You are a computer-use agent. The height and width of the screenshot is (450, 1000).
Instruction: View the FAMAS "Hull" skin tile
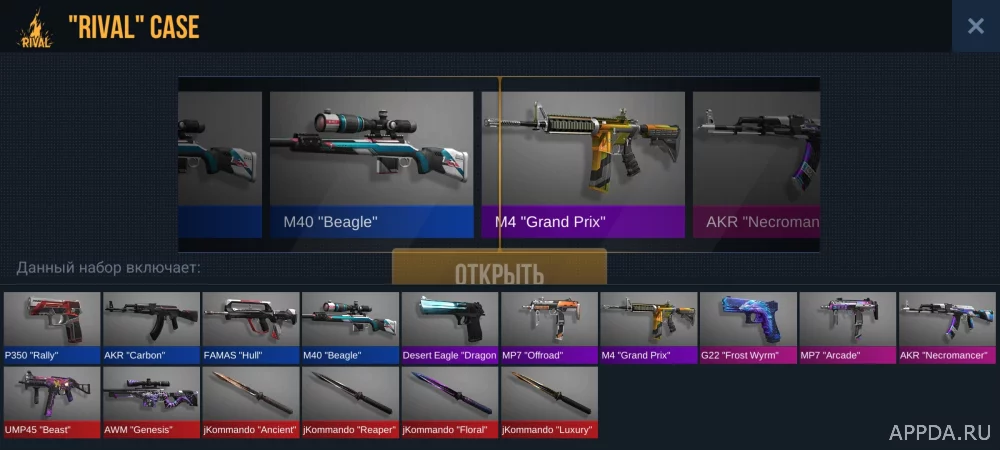(x=250, y=326)
